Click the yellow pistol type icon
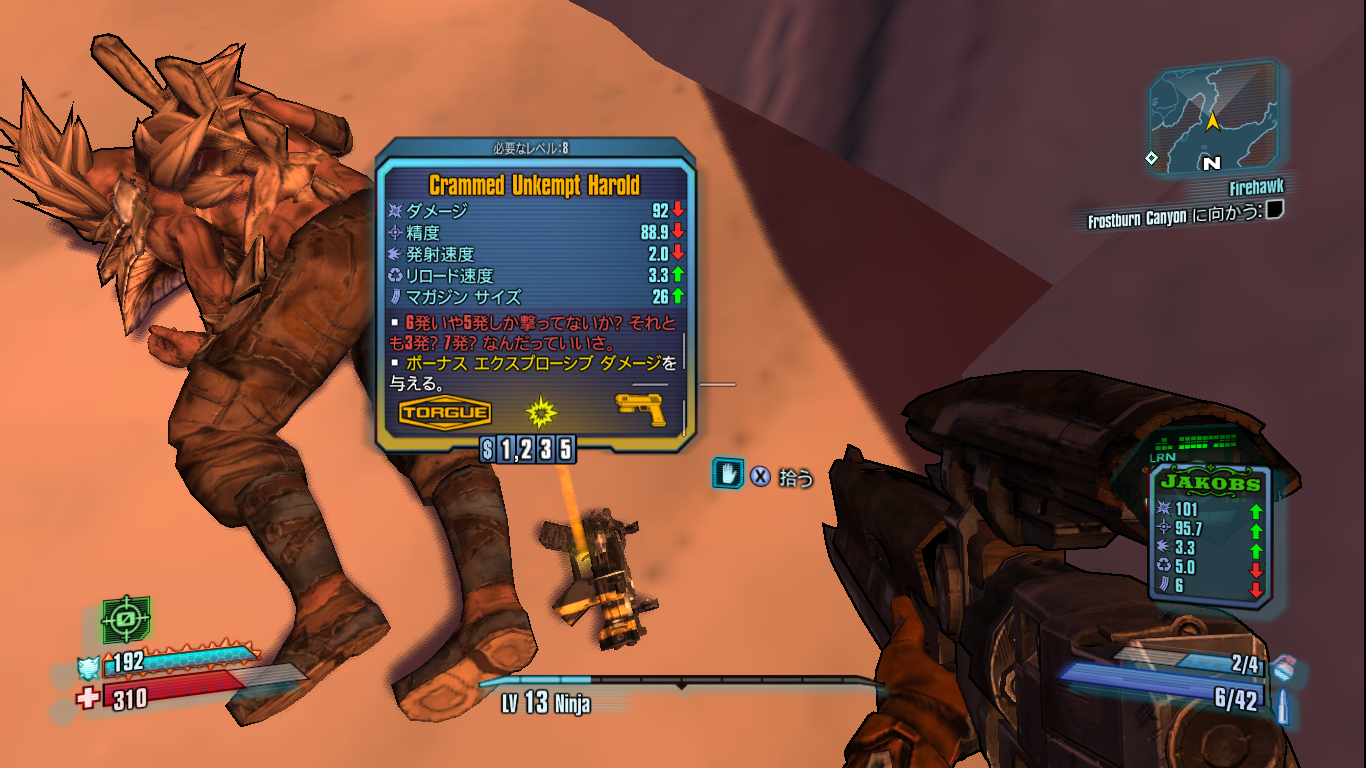This screenshot has width=1366, height=768. [x=640, y=408]
